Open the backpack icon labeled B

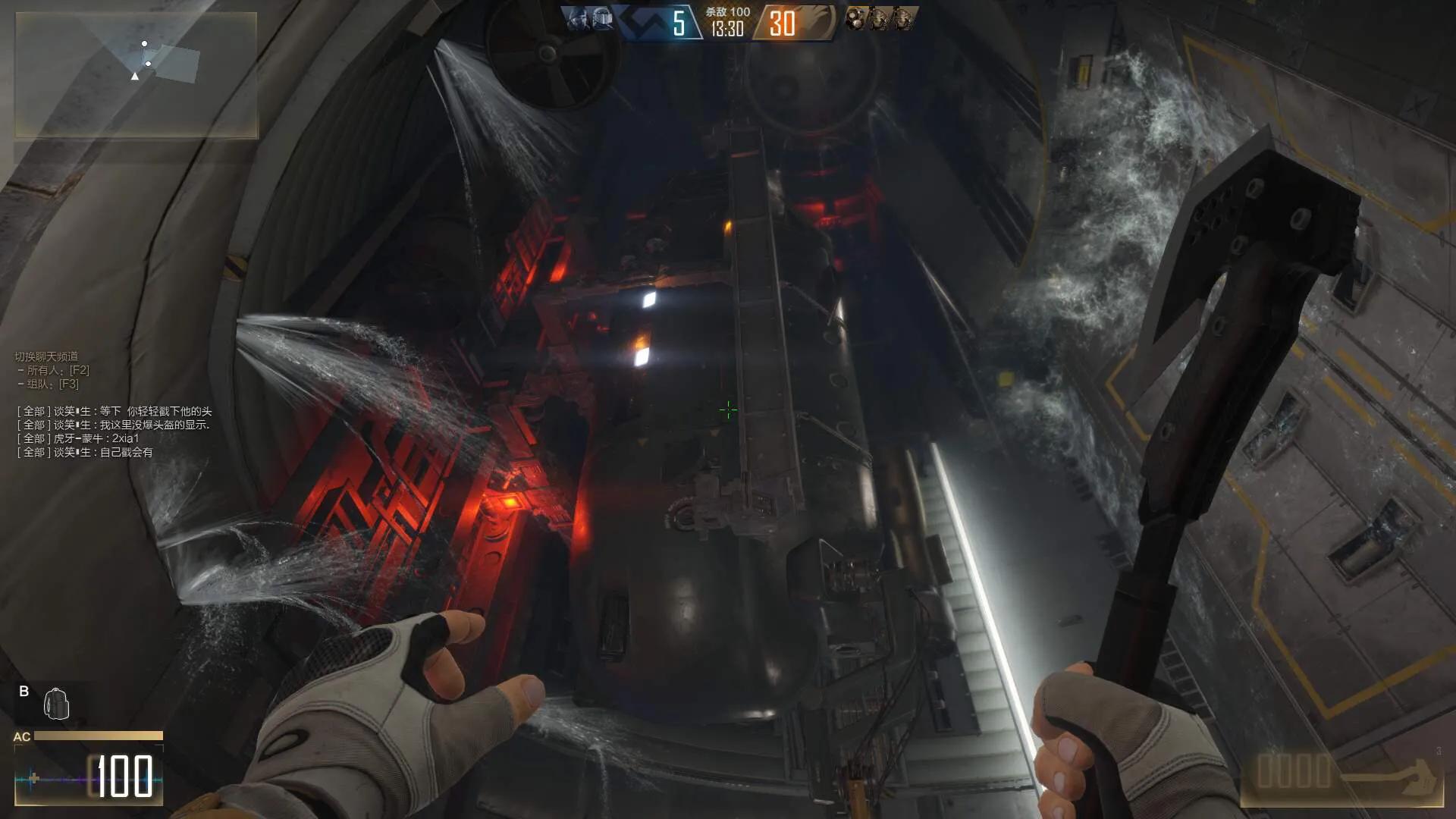coord(56,704)
